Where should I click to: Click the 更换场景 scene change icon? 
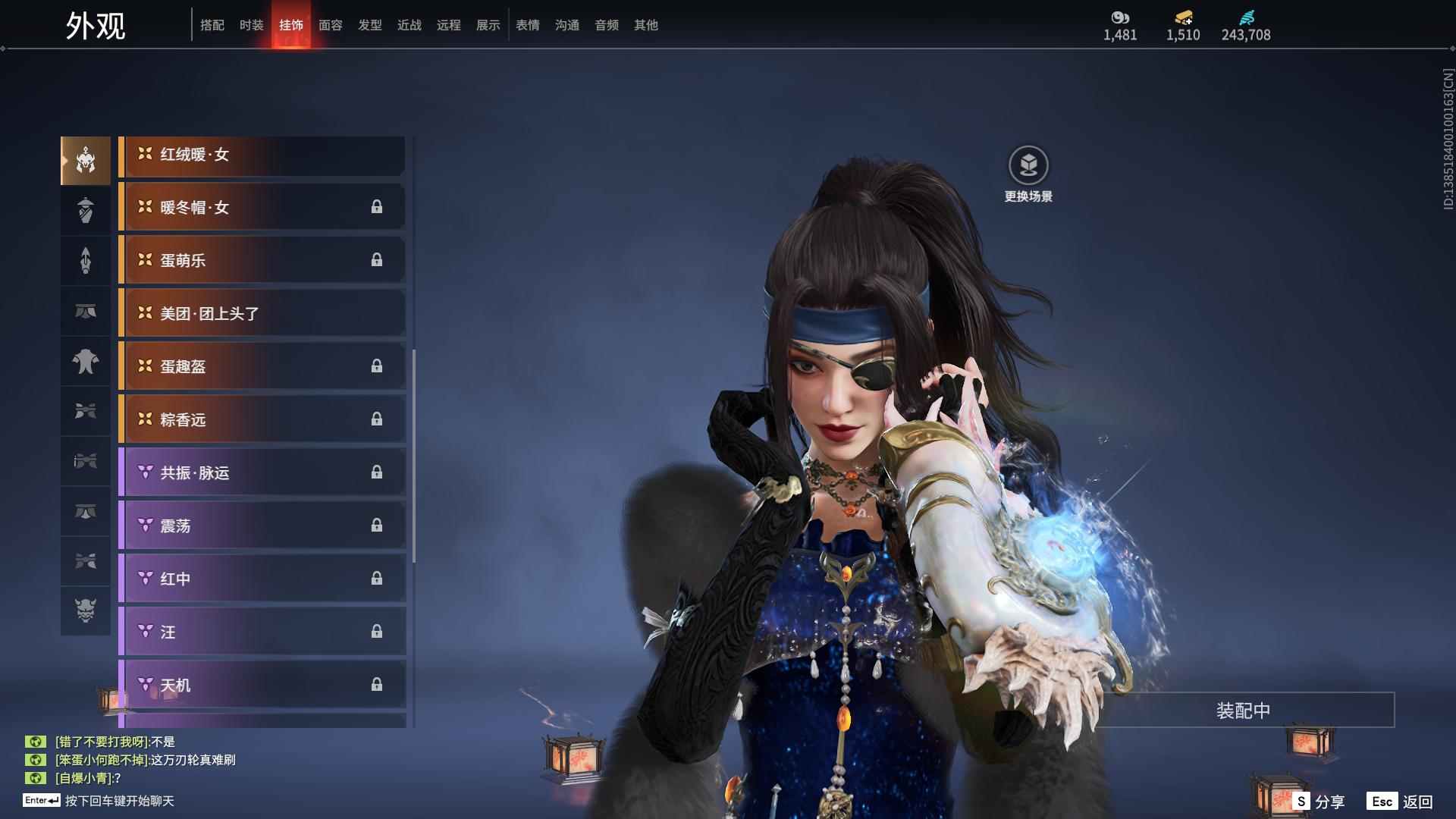pyautogui.click(x=1028, y=166)
